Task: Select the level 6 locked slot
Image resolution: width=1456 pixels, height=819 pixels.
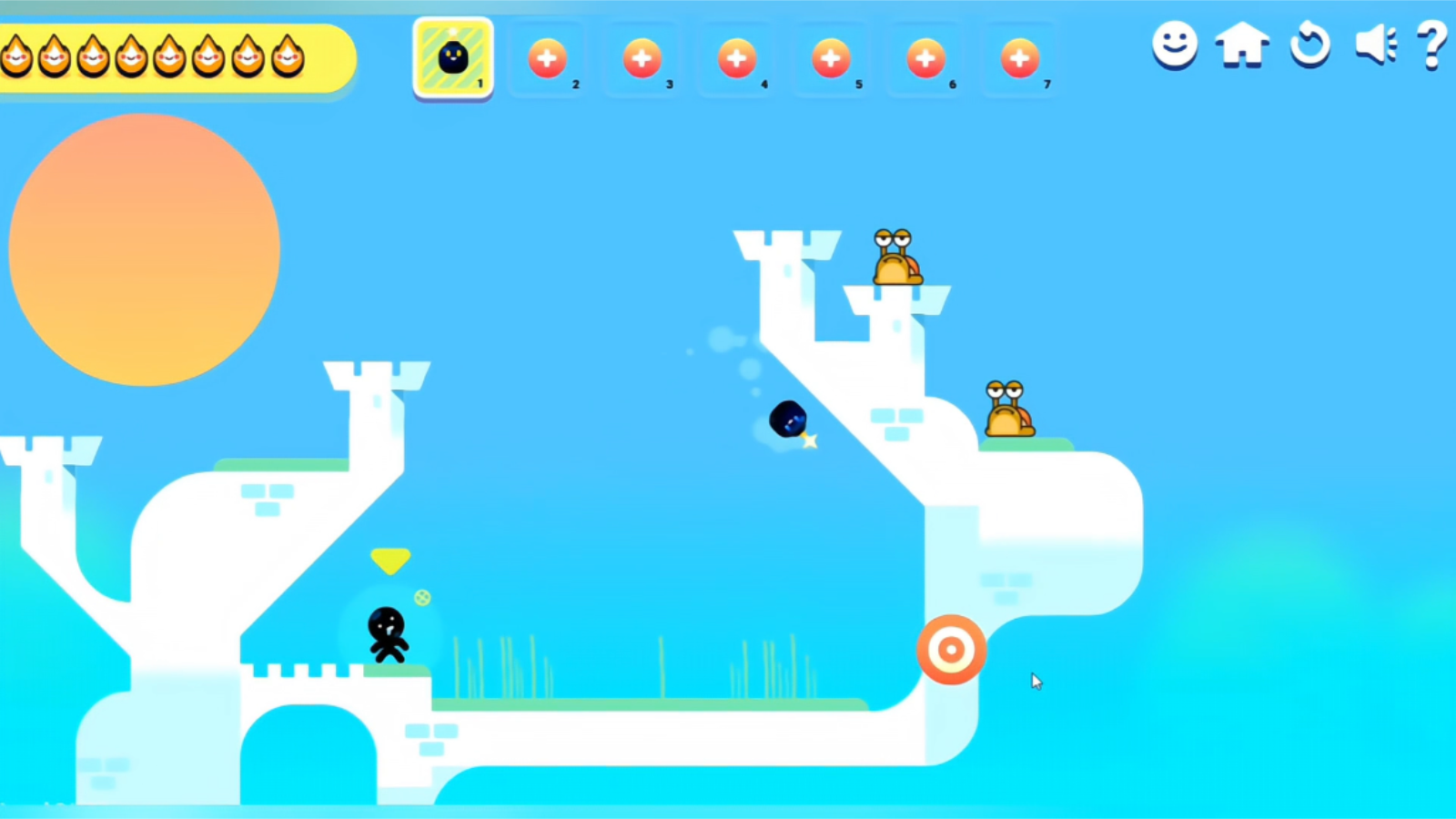Action: (x=925, y=56)
